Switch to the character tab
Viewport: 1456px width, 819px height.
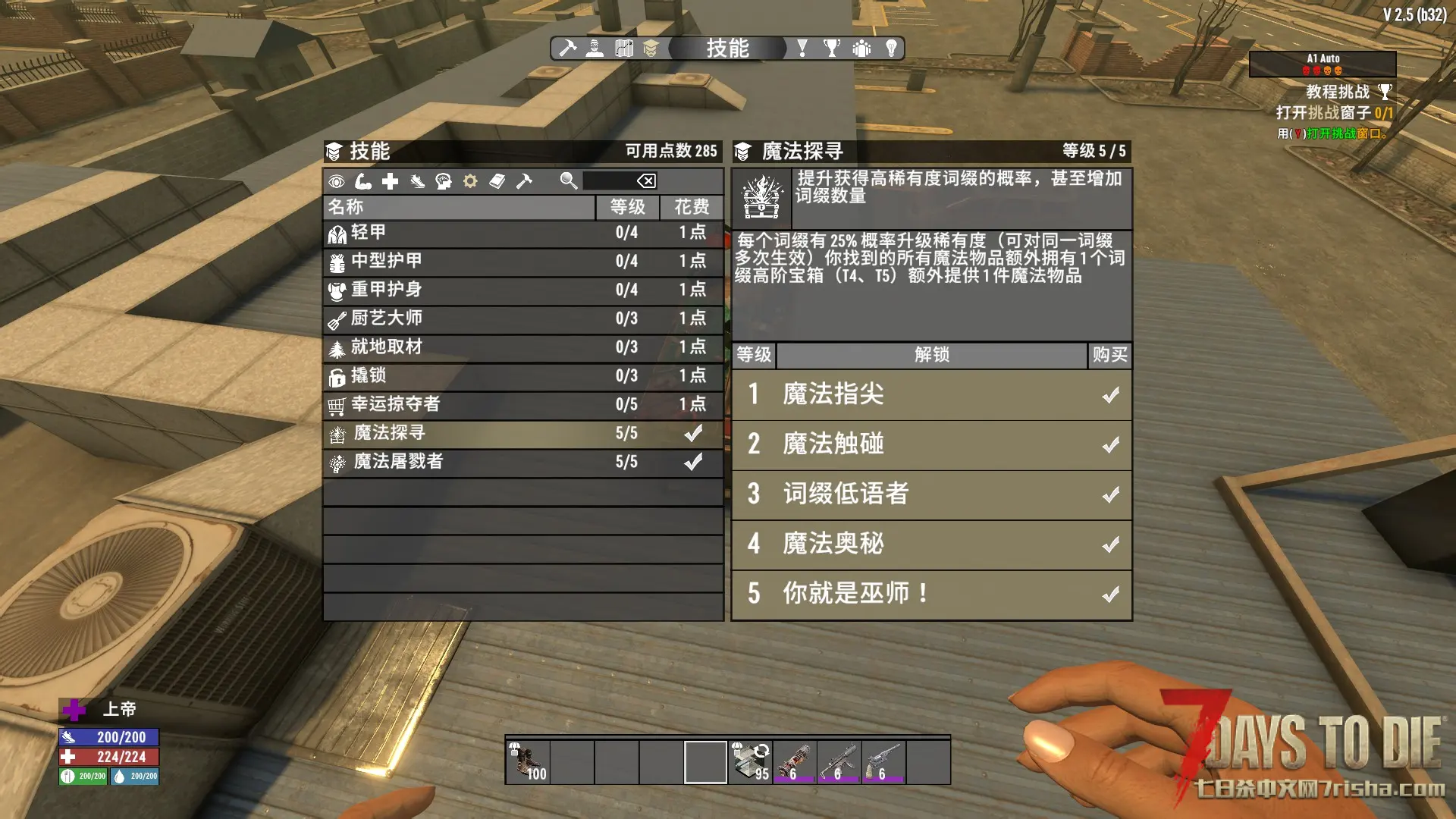[x=595, y=49]
